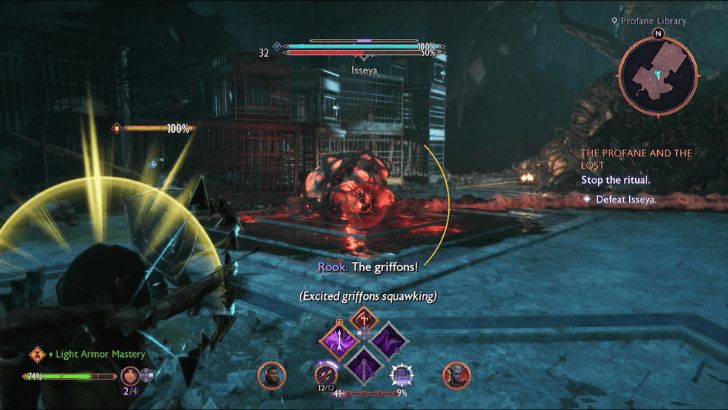The width and height of the screenshot is (728, 410).
Task: Select The Profane and the Lost quest tracker
Action: point(636,160)
